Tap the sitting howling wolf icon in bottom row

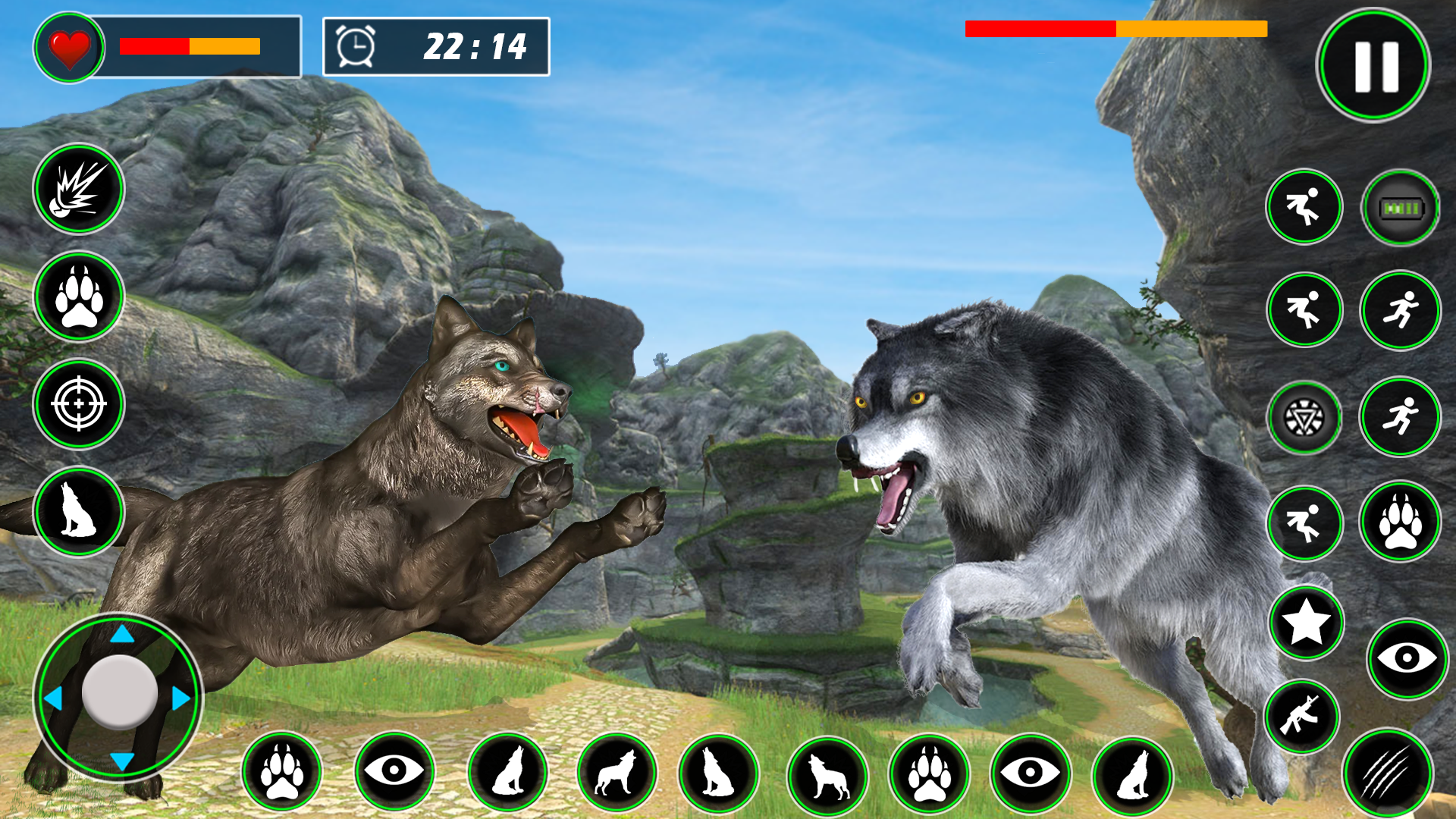(510, 771)
